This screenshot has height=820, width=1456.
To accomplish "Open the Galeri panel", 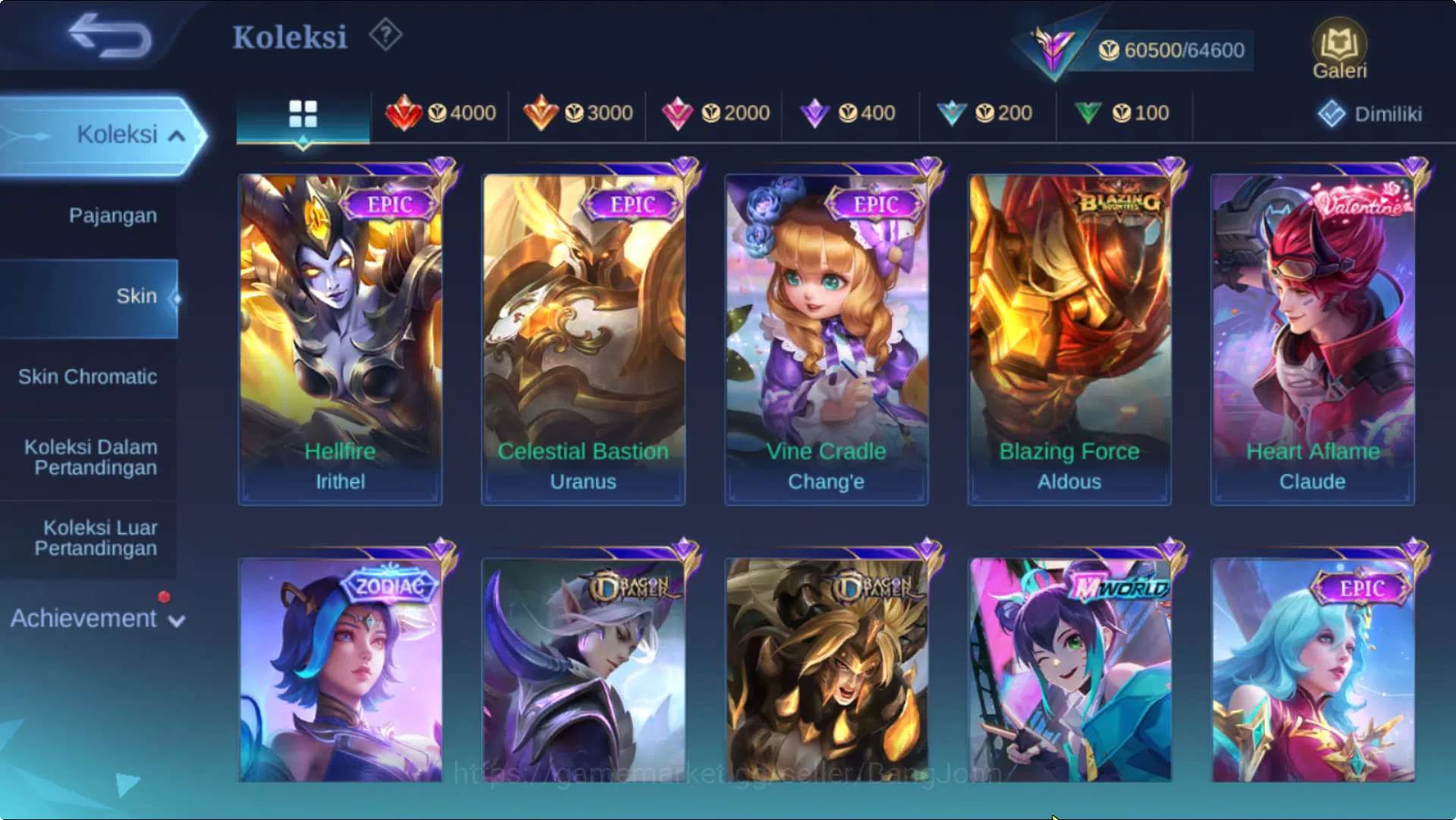I will (x=1339, y=47).
